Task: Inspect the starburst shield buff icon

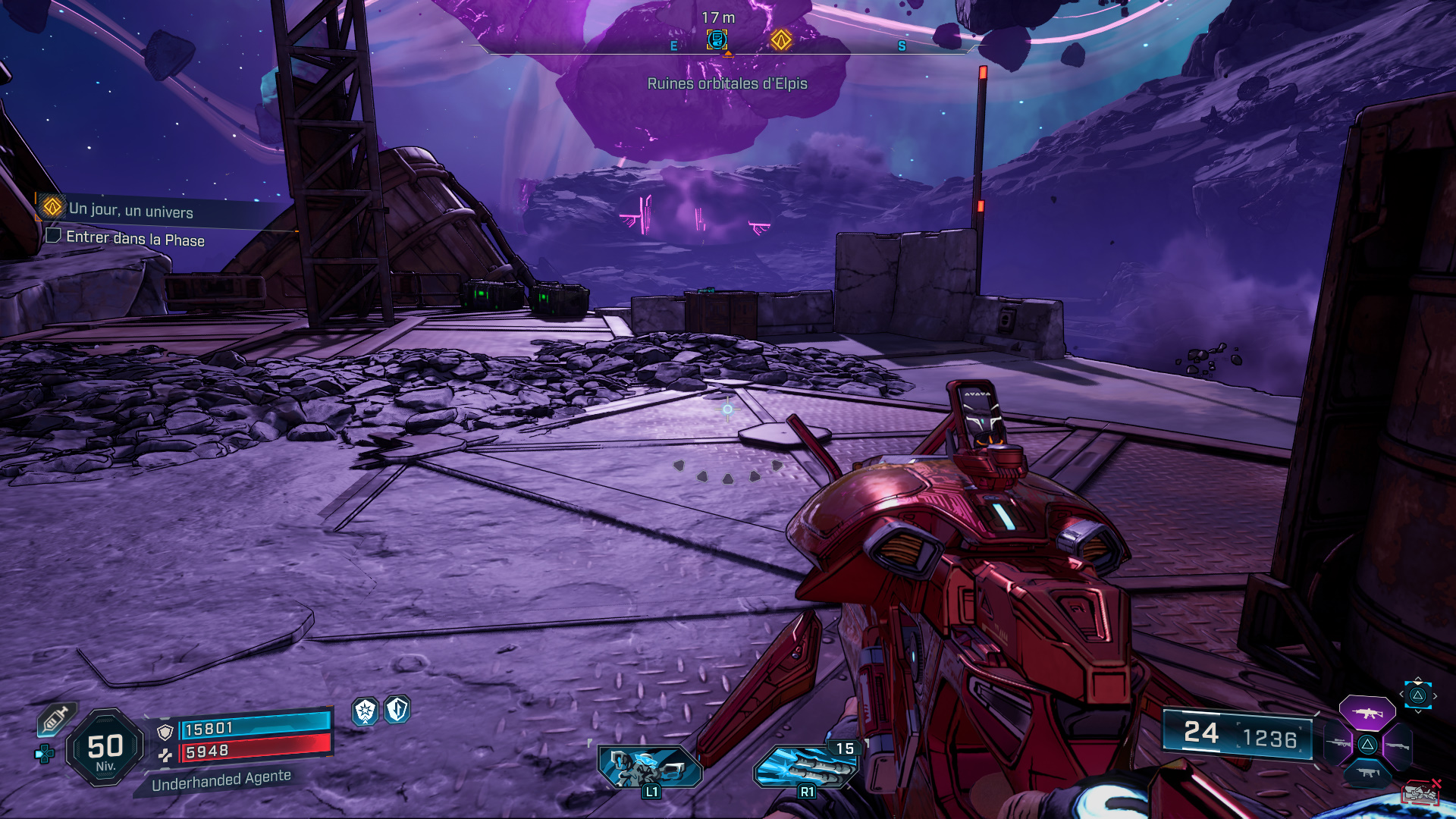Action: click(366, 711)
